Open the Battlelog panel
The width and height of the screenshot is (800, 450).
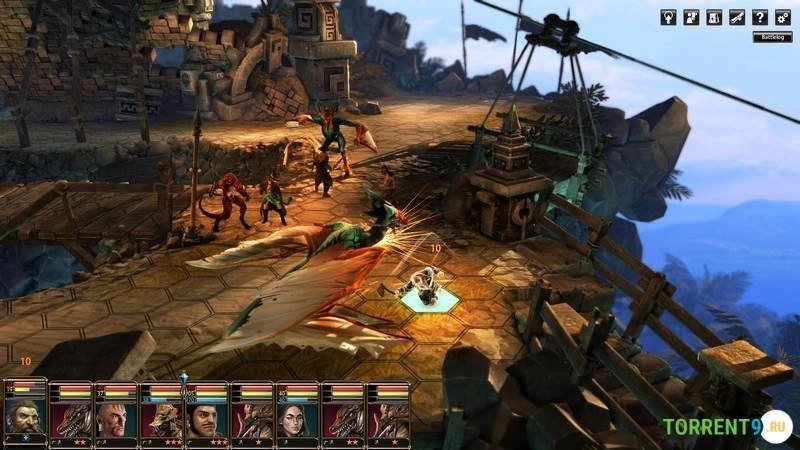pos(772,37)
